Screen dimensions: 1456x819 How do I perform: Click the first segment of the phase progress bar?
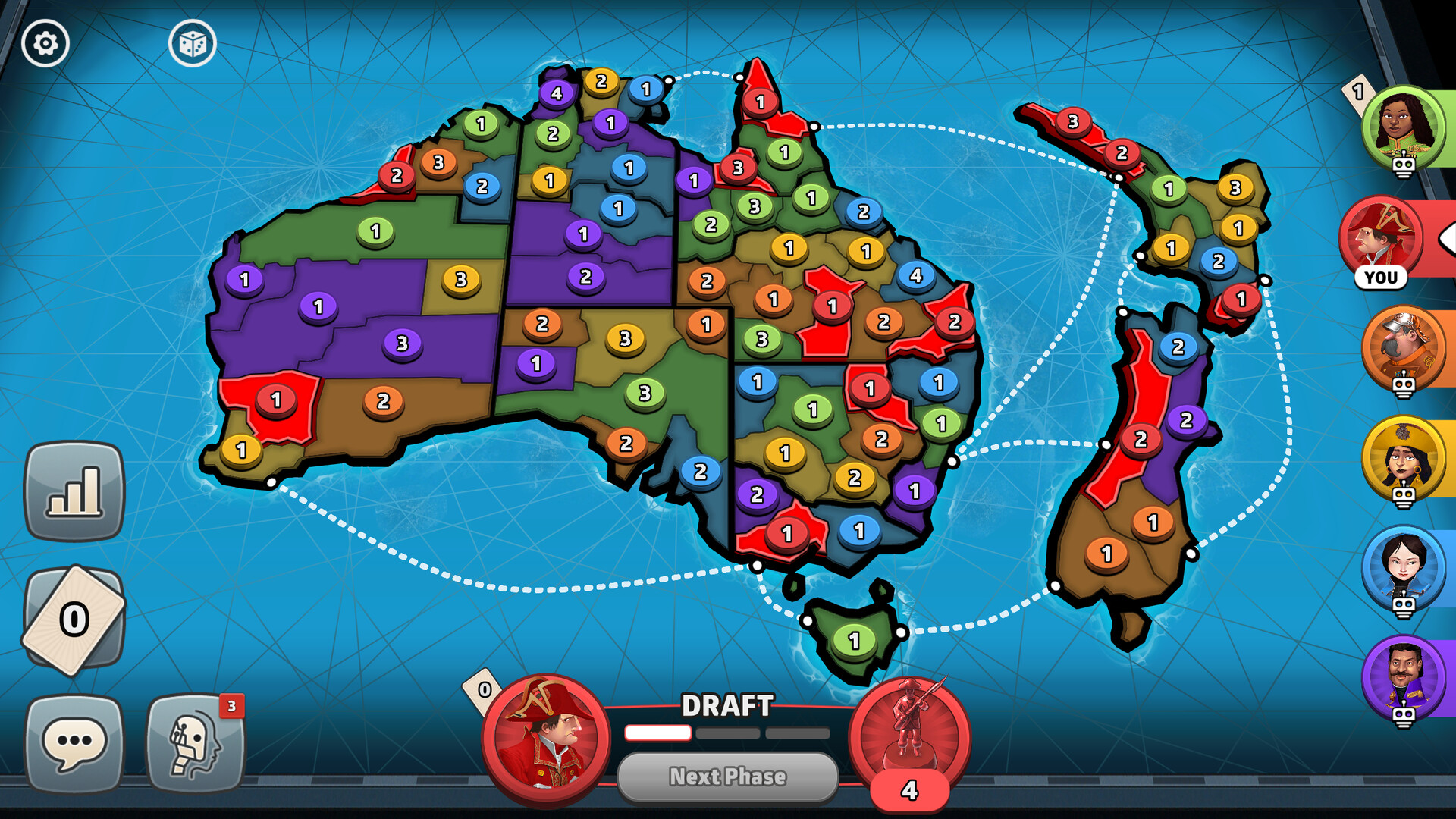pos(657,733)
